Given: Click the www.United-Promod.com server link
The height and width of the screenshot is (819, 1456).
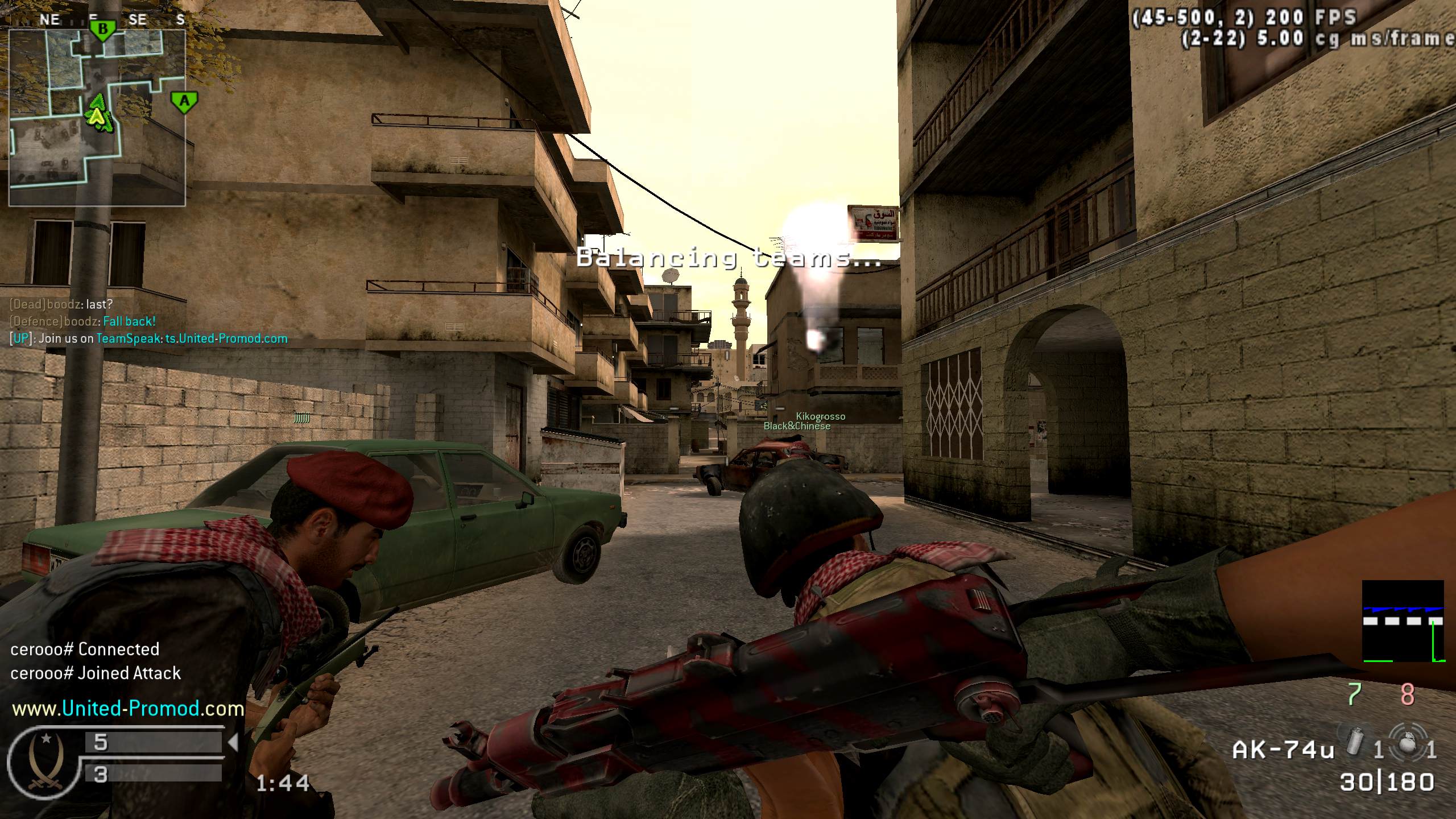Looking at the screenshot, I should (128, 709).
